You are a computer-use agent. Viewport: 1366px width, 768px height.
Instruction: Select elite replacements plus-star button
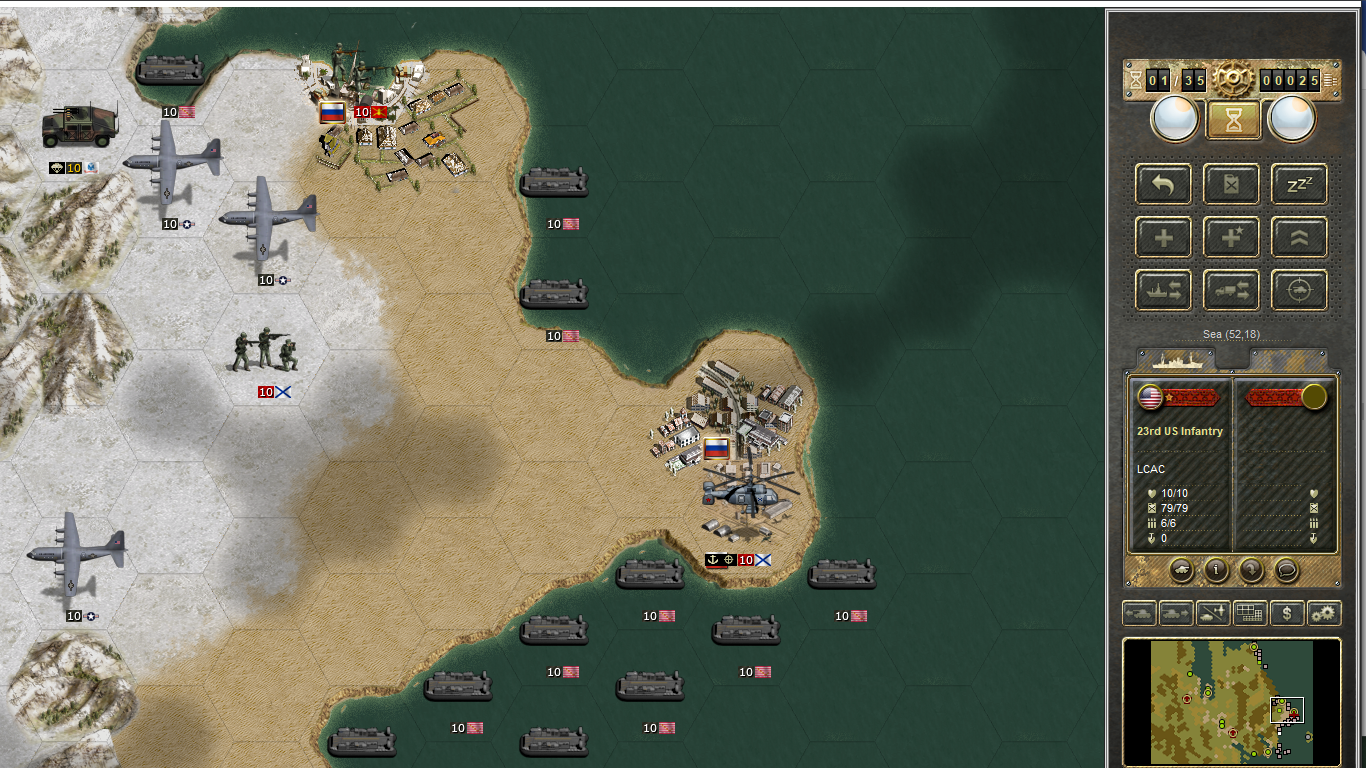point(1231,238)
